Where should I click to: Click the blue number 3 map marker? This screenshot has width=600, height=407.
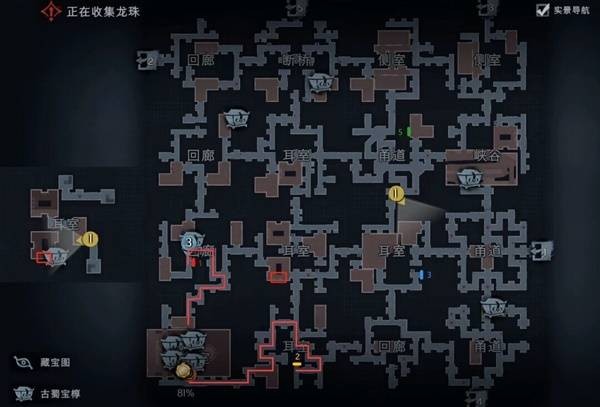[x=427, y=274]
